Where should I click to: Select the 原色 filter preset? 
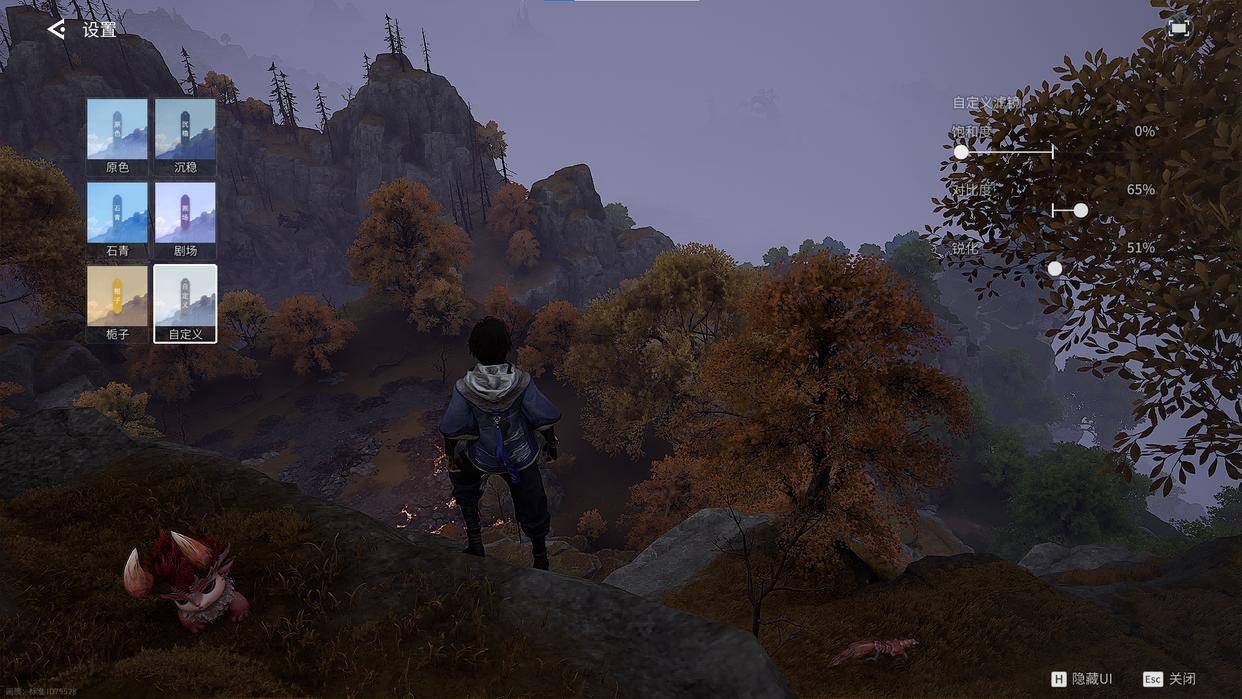tap(117, 136)
